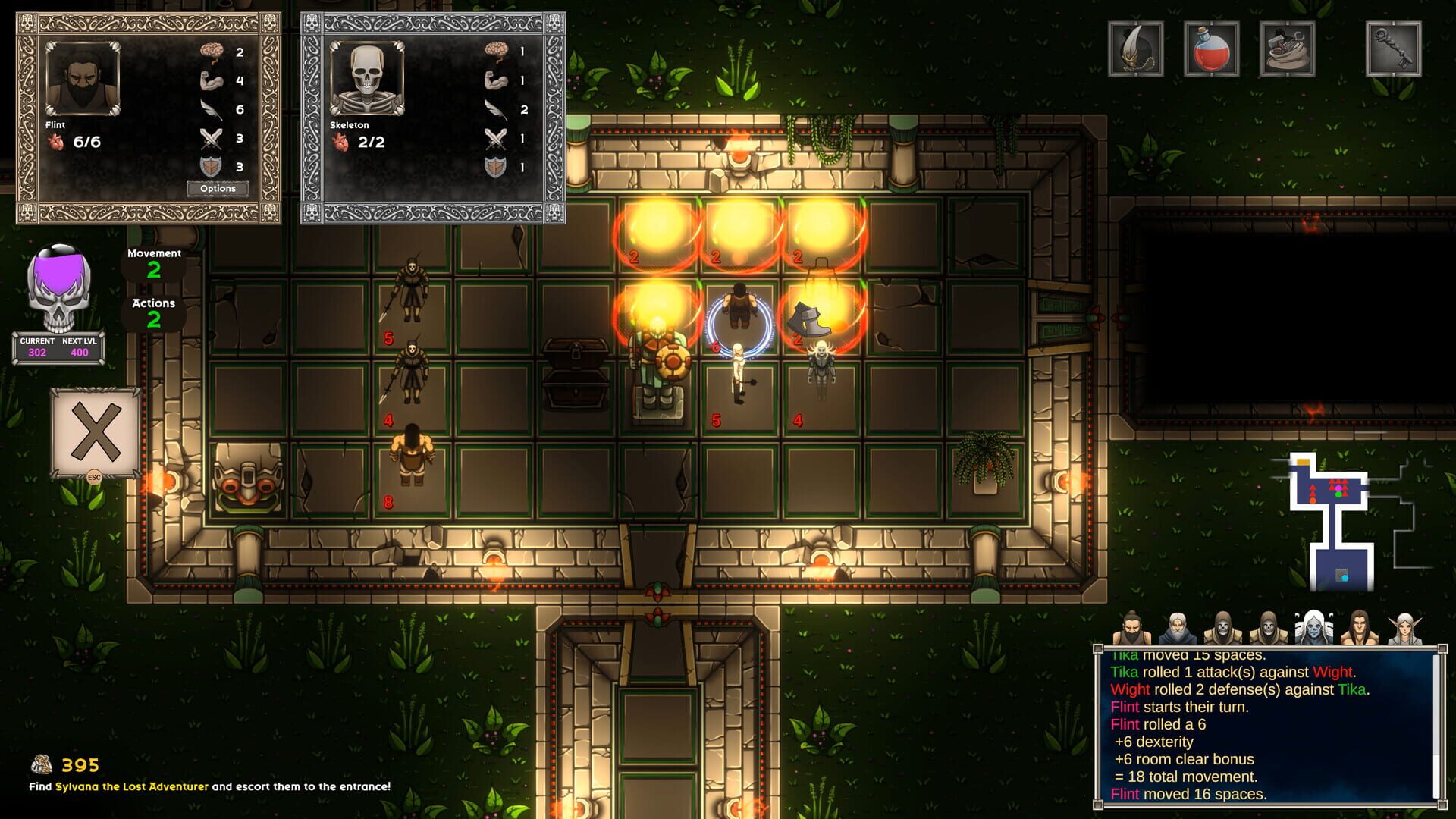Use the red health potion icon

tap(1211, 49)
